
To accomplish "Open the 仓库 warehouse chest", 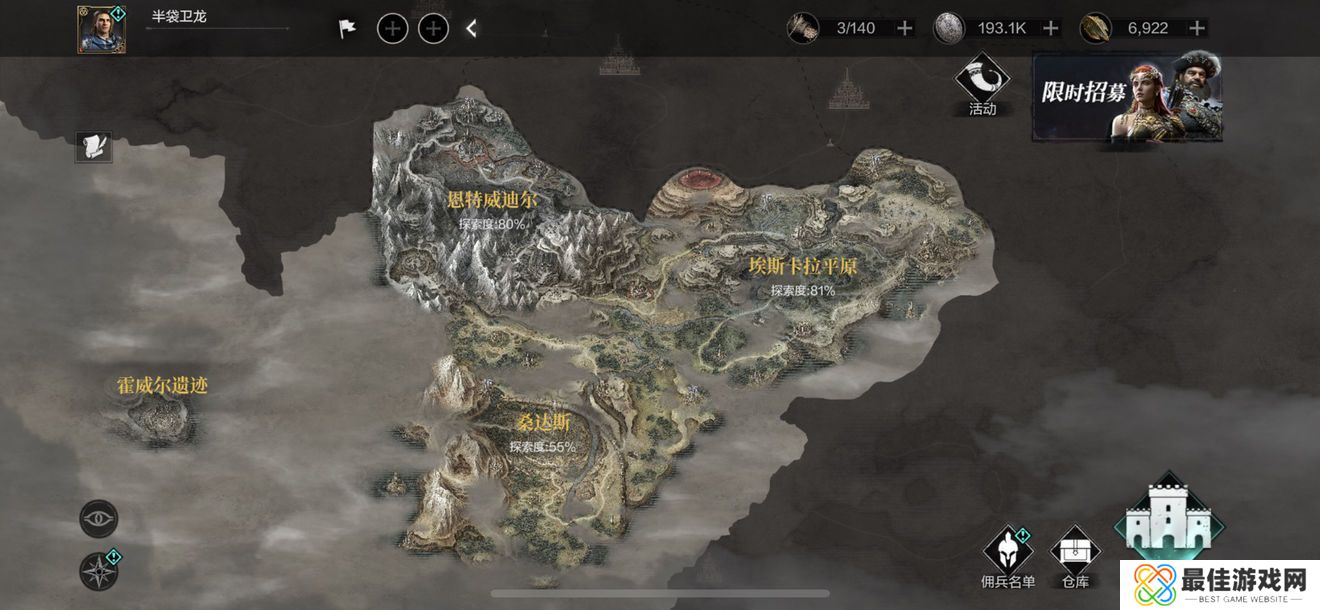I will 1075,556.
